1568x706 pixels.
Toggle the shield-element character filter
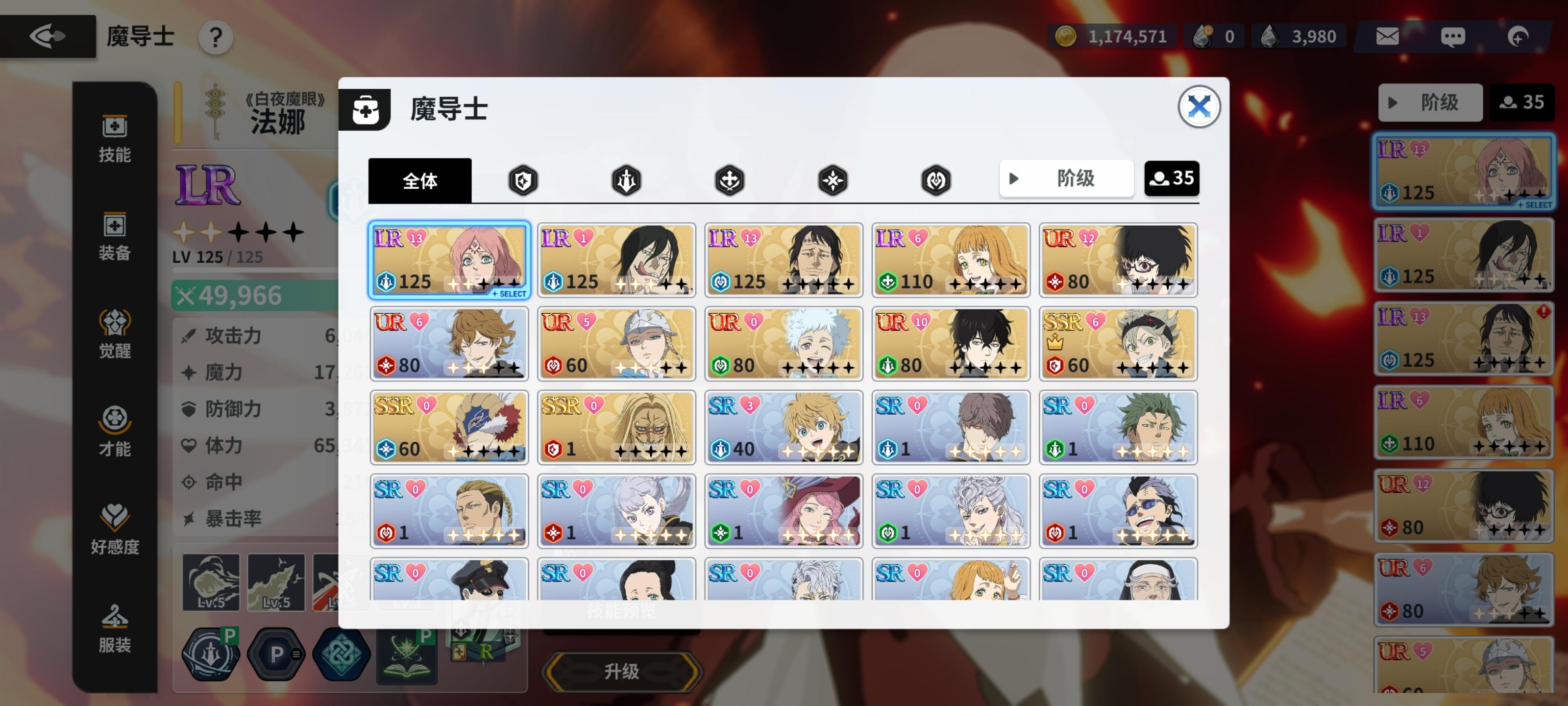(523, 180)
